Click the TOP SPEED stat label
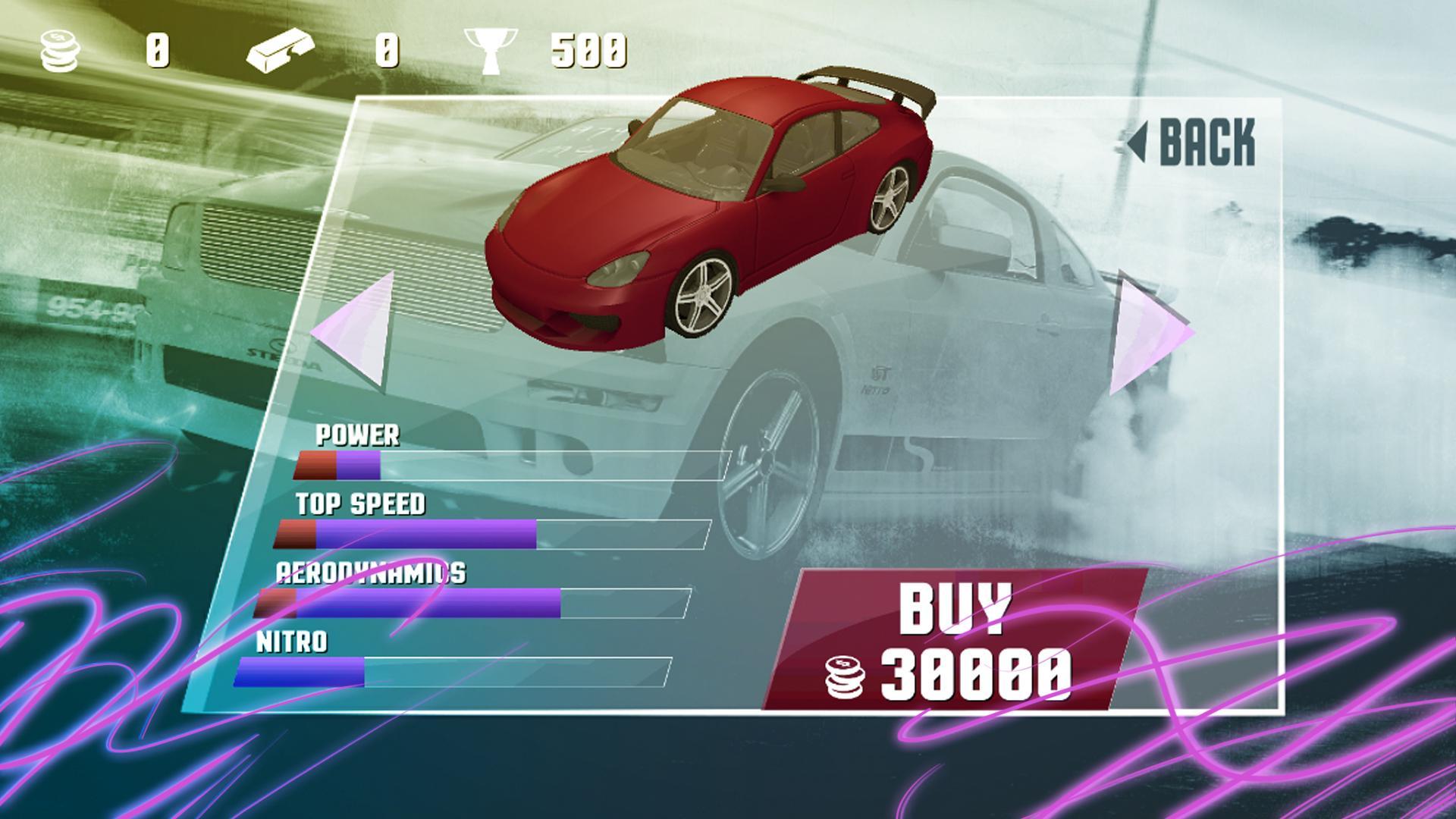 point(361,502)
